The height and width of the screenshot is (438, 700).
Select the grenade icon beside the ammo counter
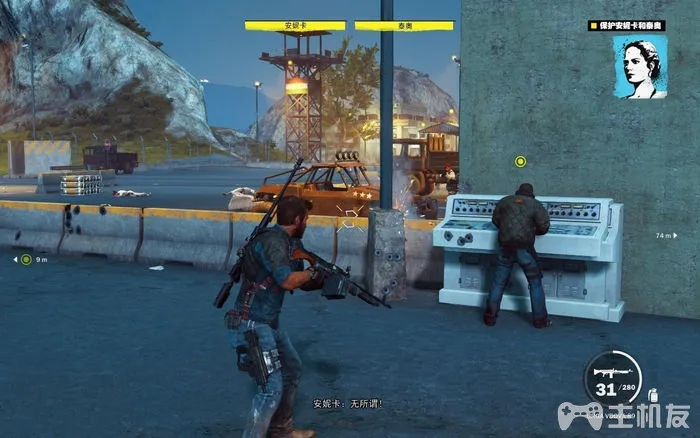653,395
